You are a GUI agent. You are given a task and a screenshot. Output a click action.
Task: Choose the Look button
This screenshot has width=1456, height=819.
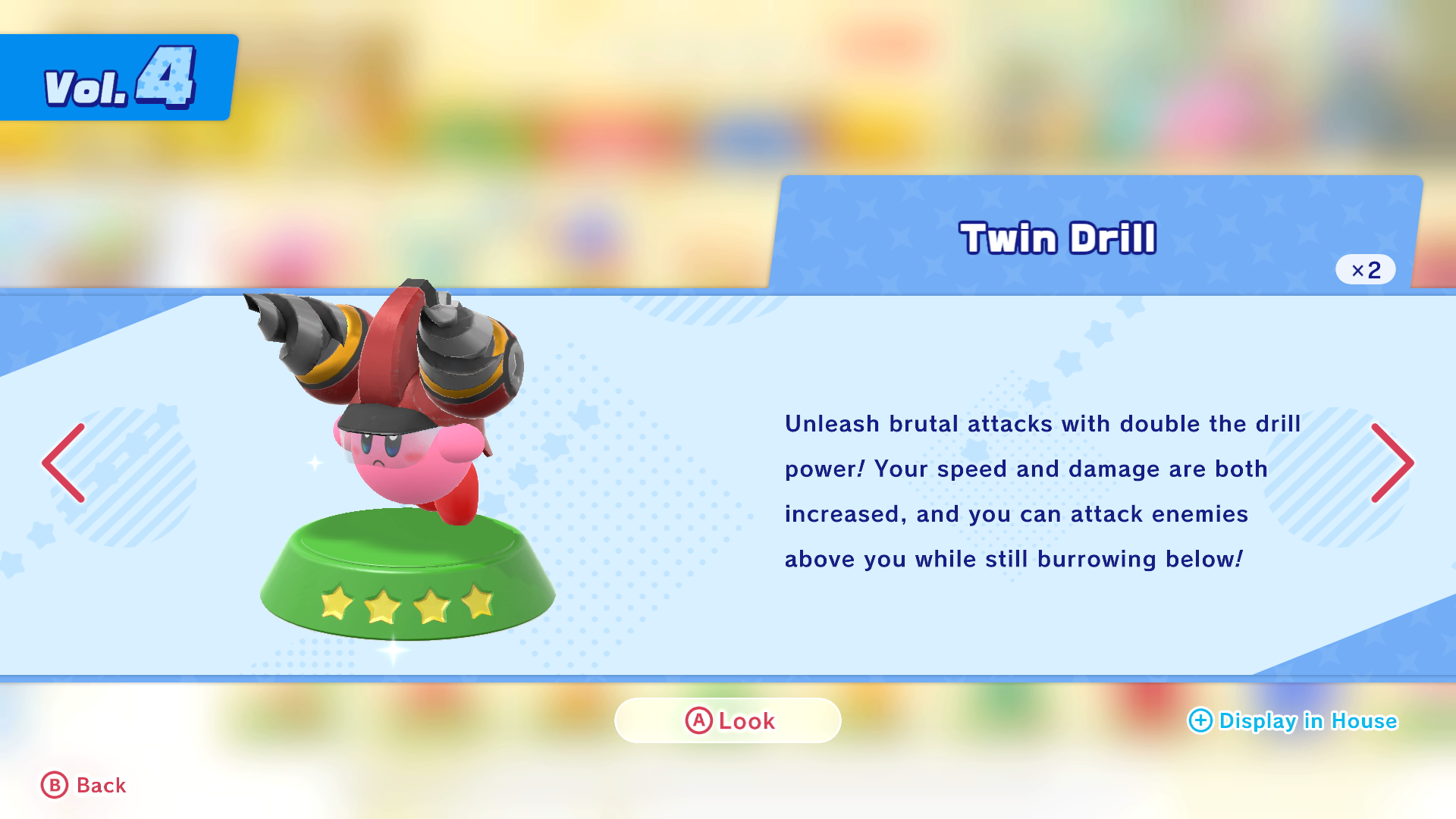[x=728, y=720]
